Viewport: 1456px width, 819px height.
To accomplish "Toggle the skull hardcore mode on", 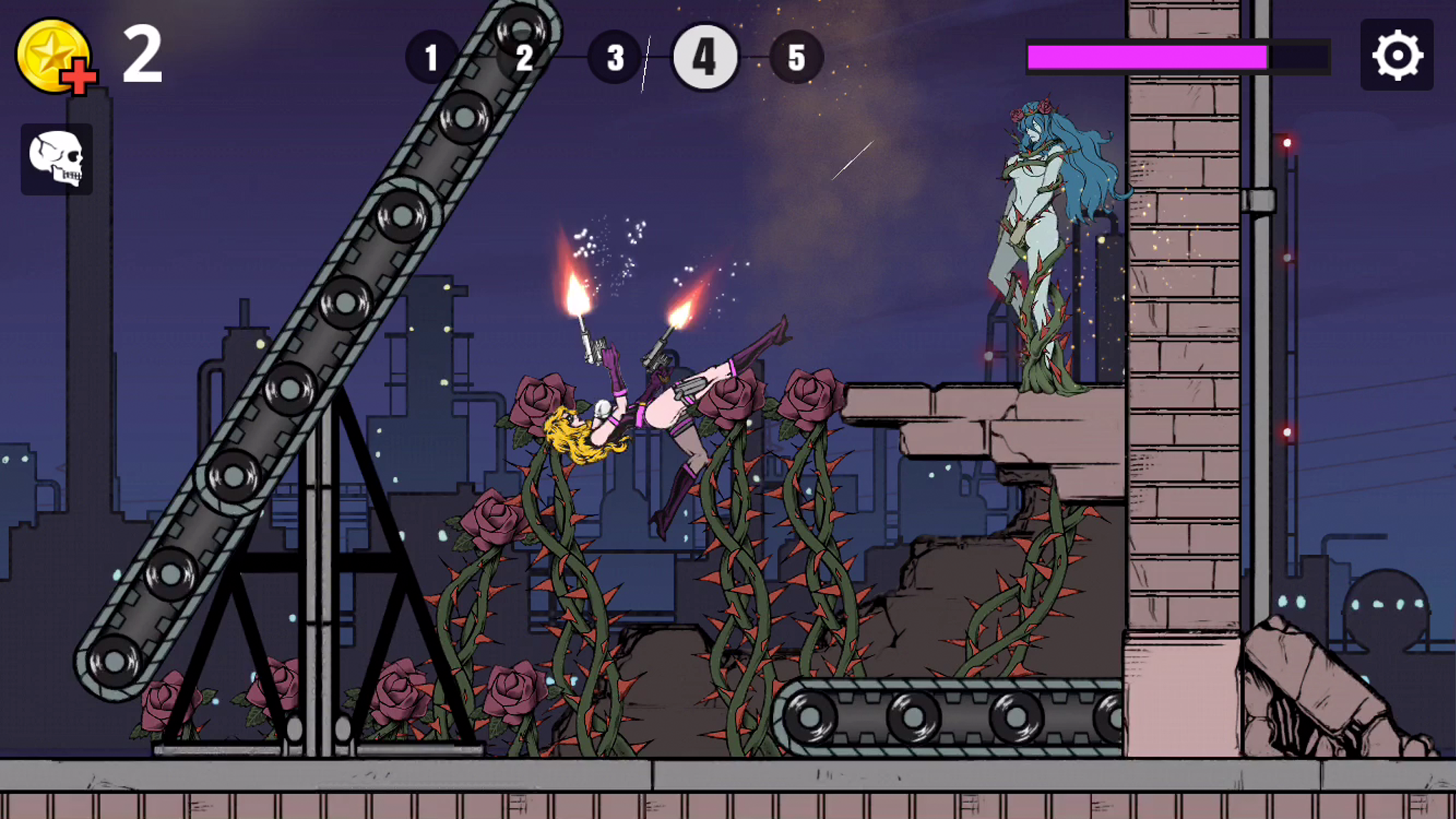I will (x=57, y=158).
